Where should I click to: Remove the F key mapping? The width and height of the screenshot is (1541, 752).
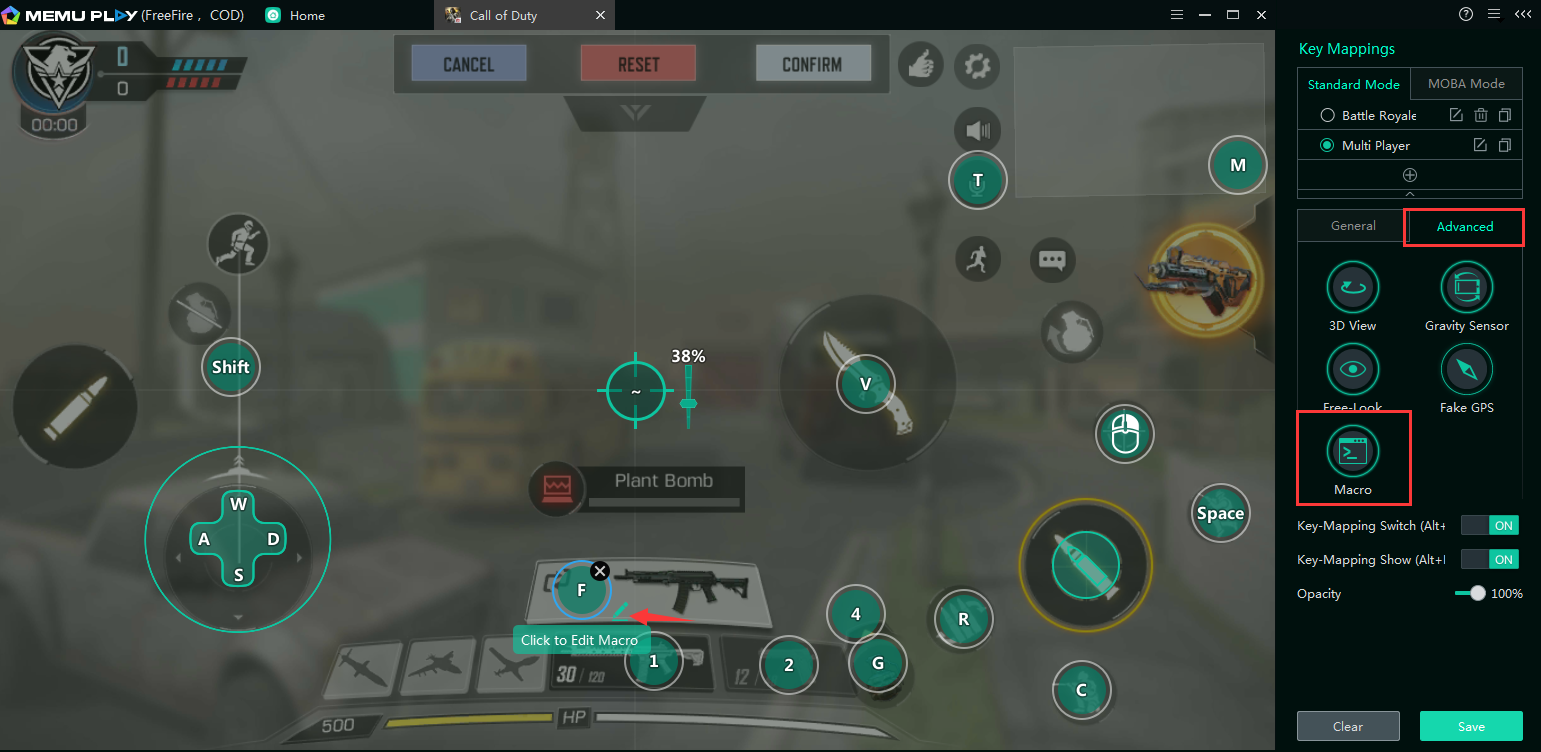(600, 571)
